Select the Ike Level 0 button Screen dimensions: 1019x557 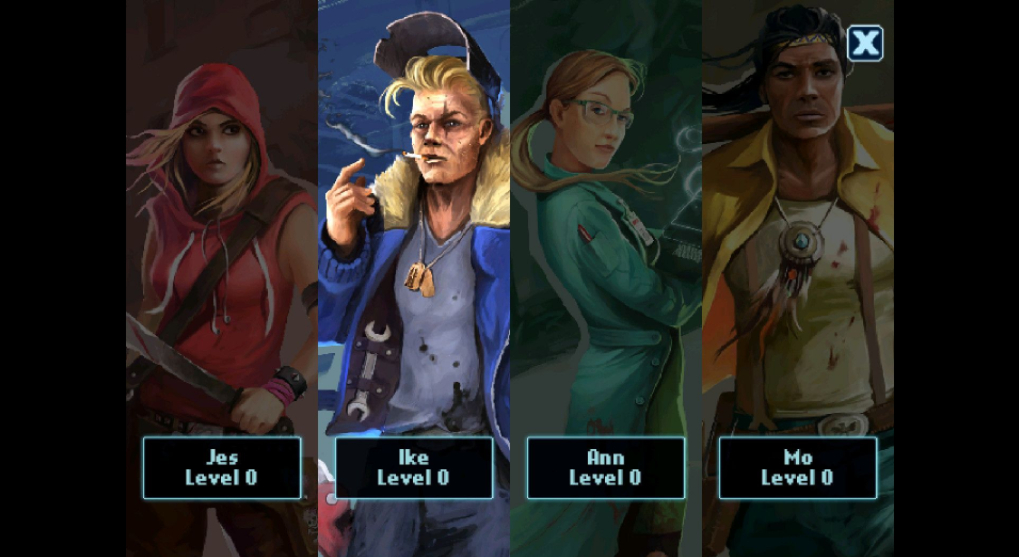pos(413,467)
